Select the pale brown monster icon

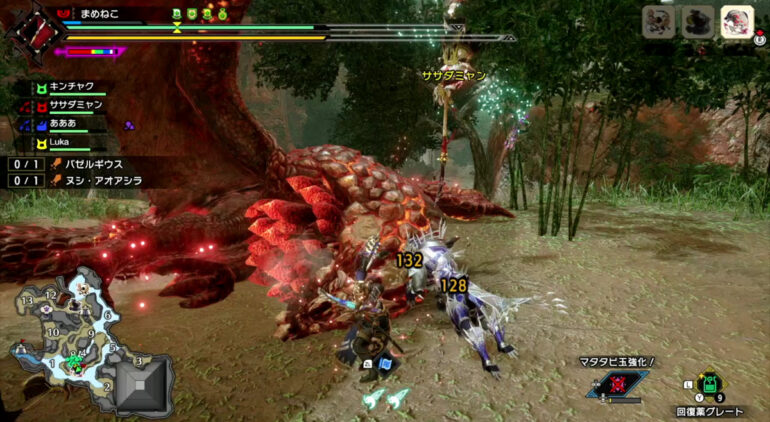pyautogui.click(x=660, y=21)
